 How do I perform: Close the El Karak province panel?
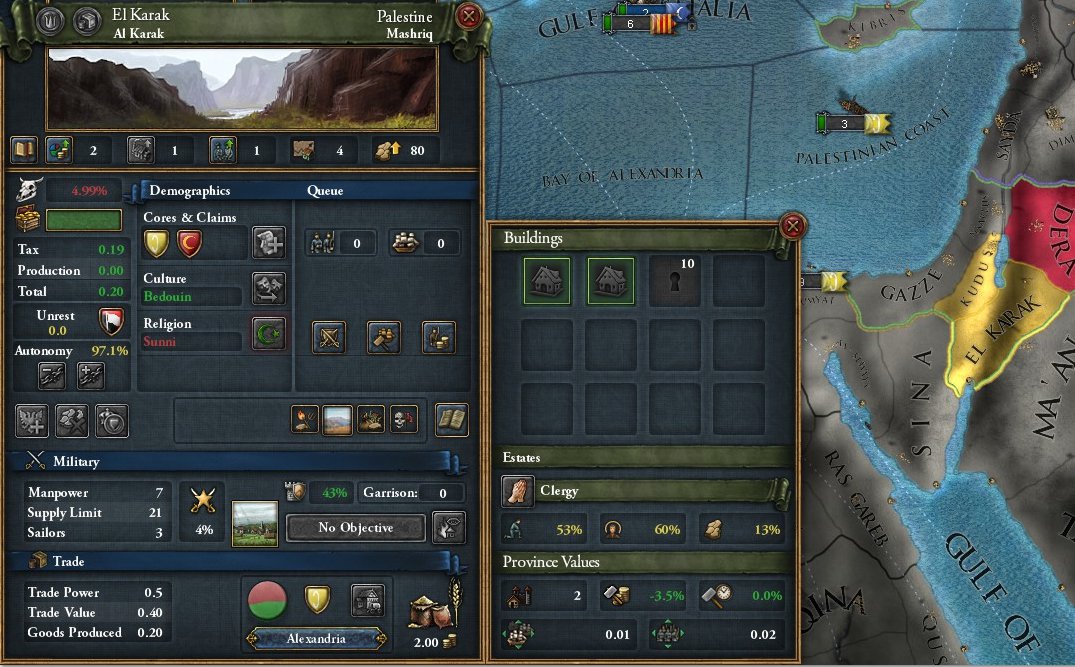point(469,17)
